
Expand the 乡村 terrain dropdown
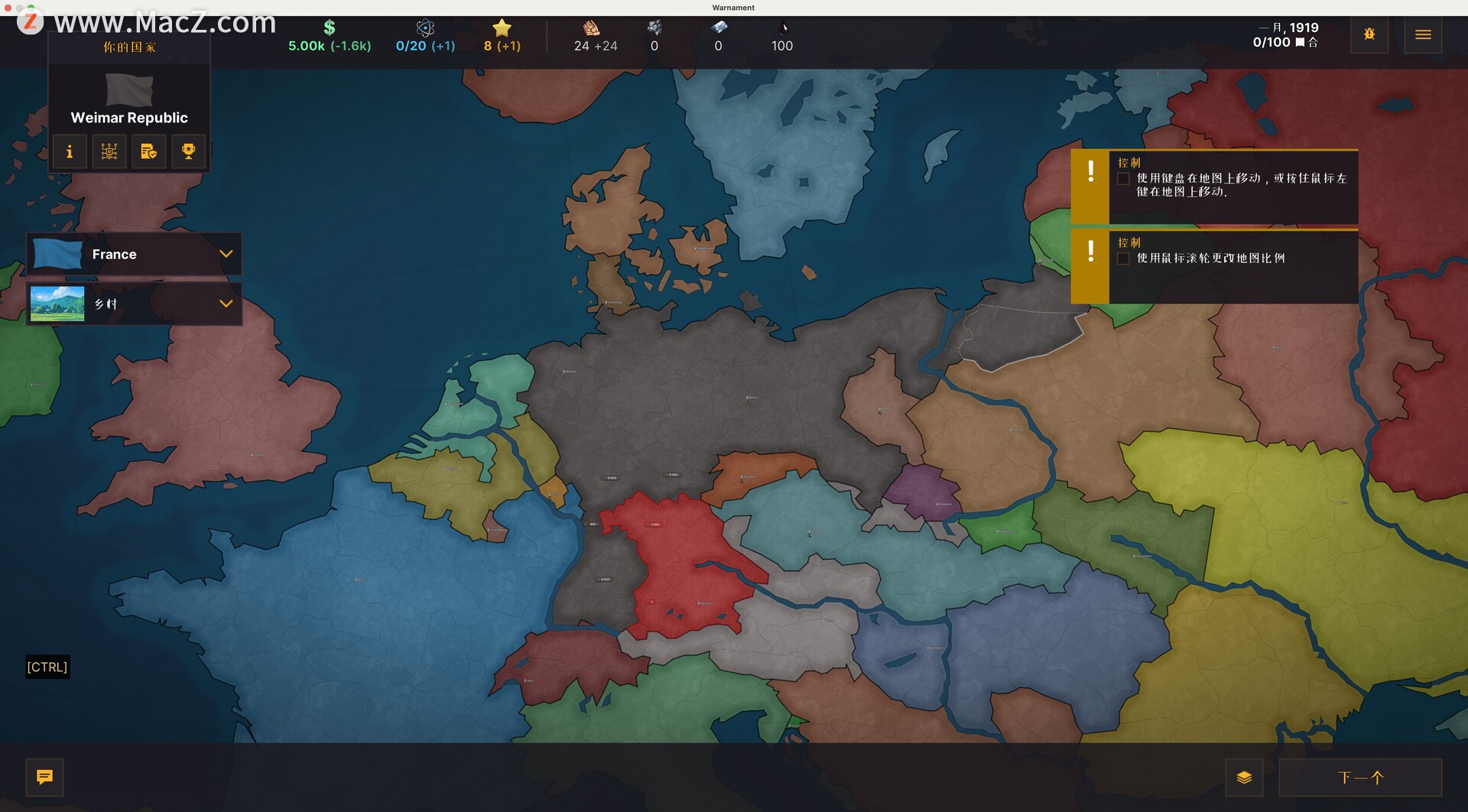pyautogui.click(x=226, y=304)
